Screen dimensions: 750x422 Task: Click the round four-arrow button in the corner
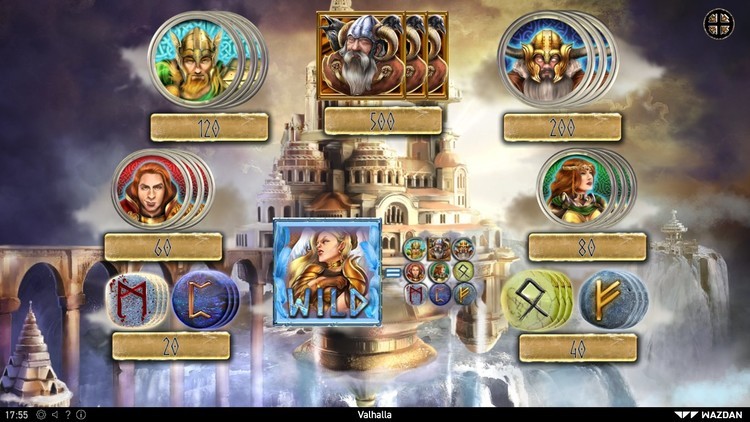click(719, 24)
